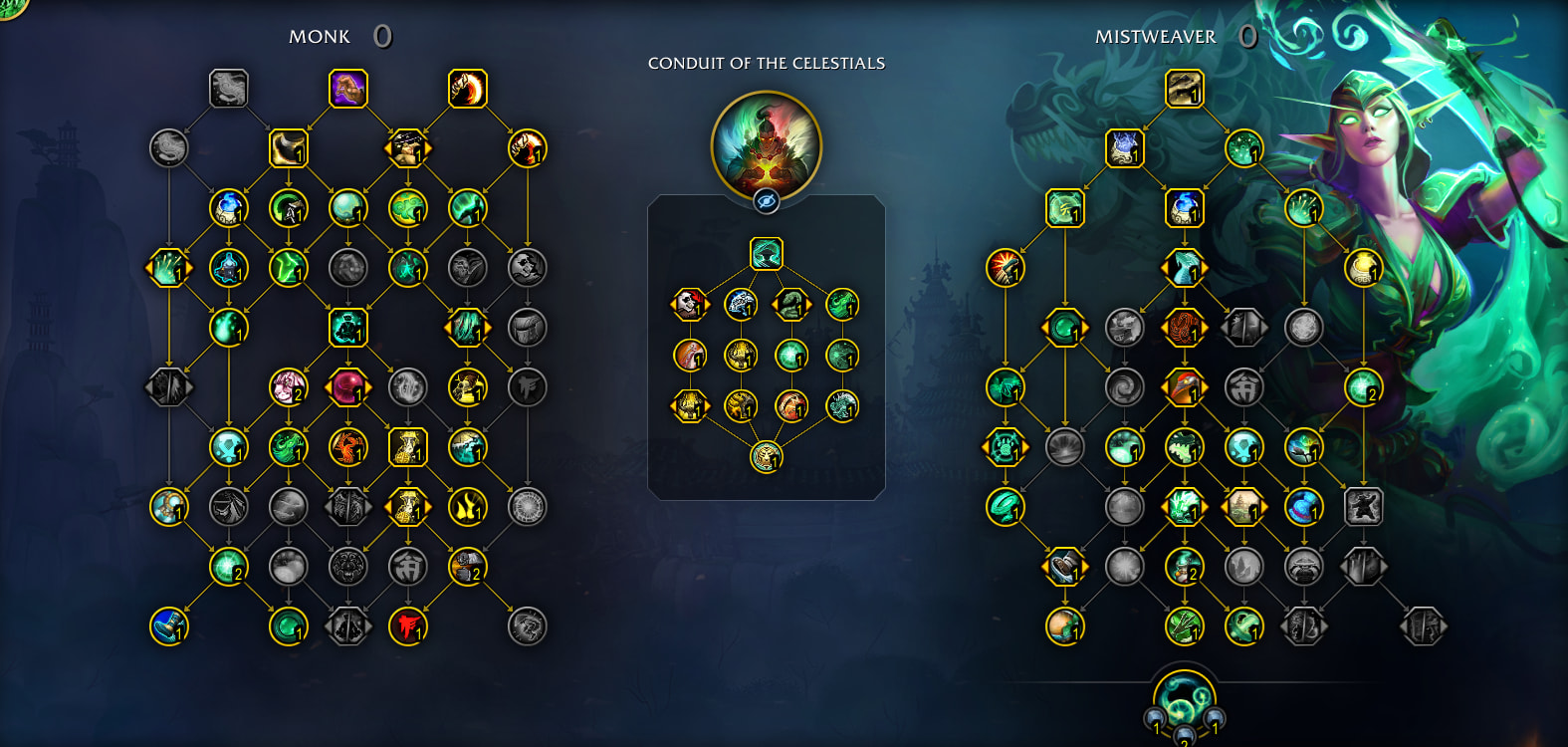Choose the red fist talent in Monk tree
1568x747 pixels.
point(408,626)
